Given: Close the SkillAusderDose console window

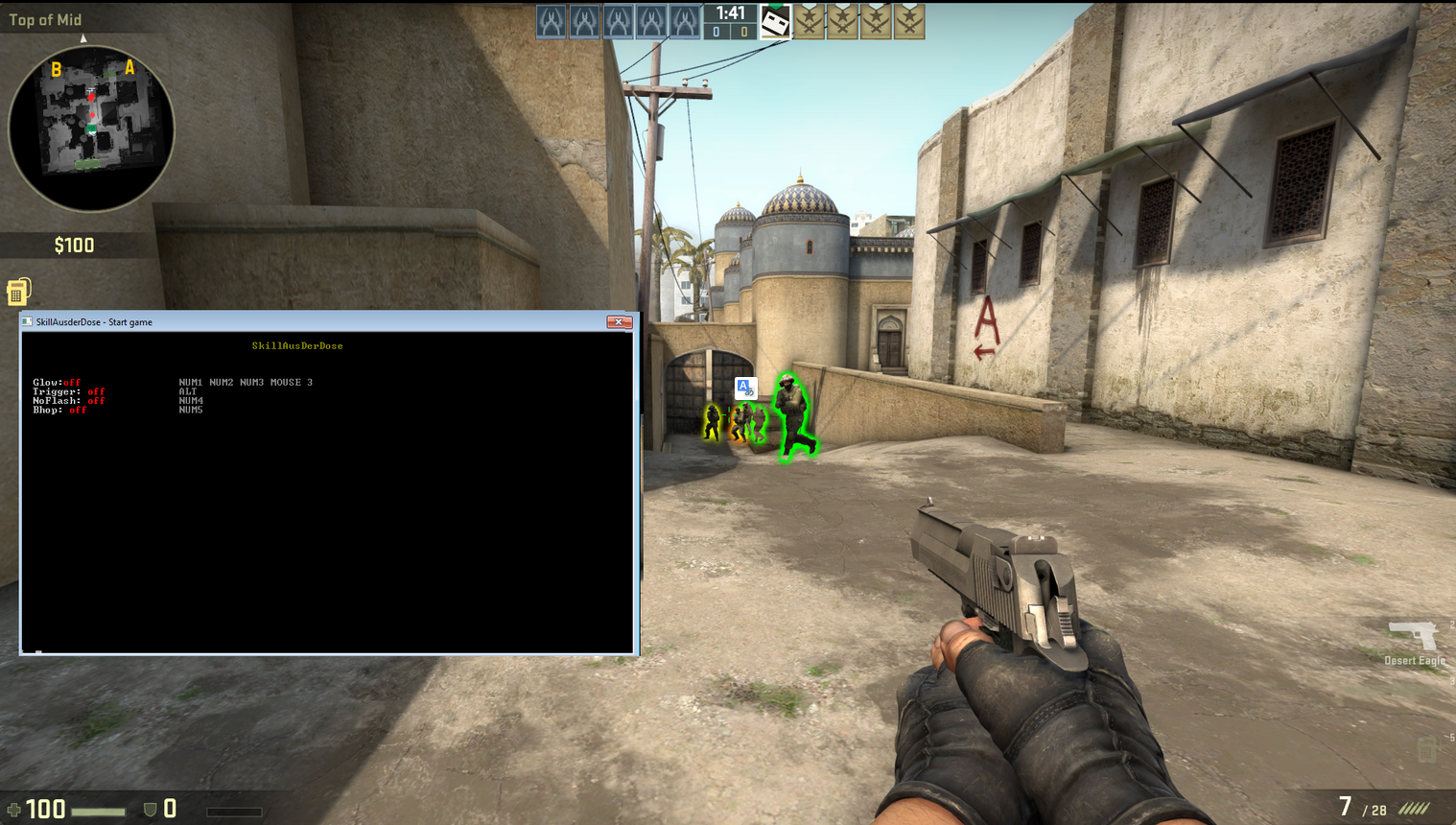Looking at the screenshot, I should point(620,321).
